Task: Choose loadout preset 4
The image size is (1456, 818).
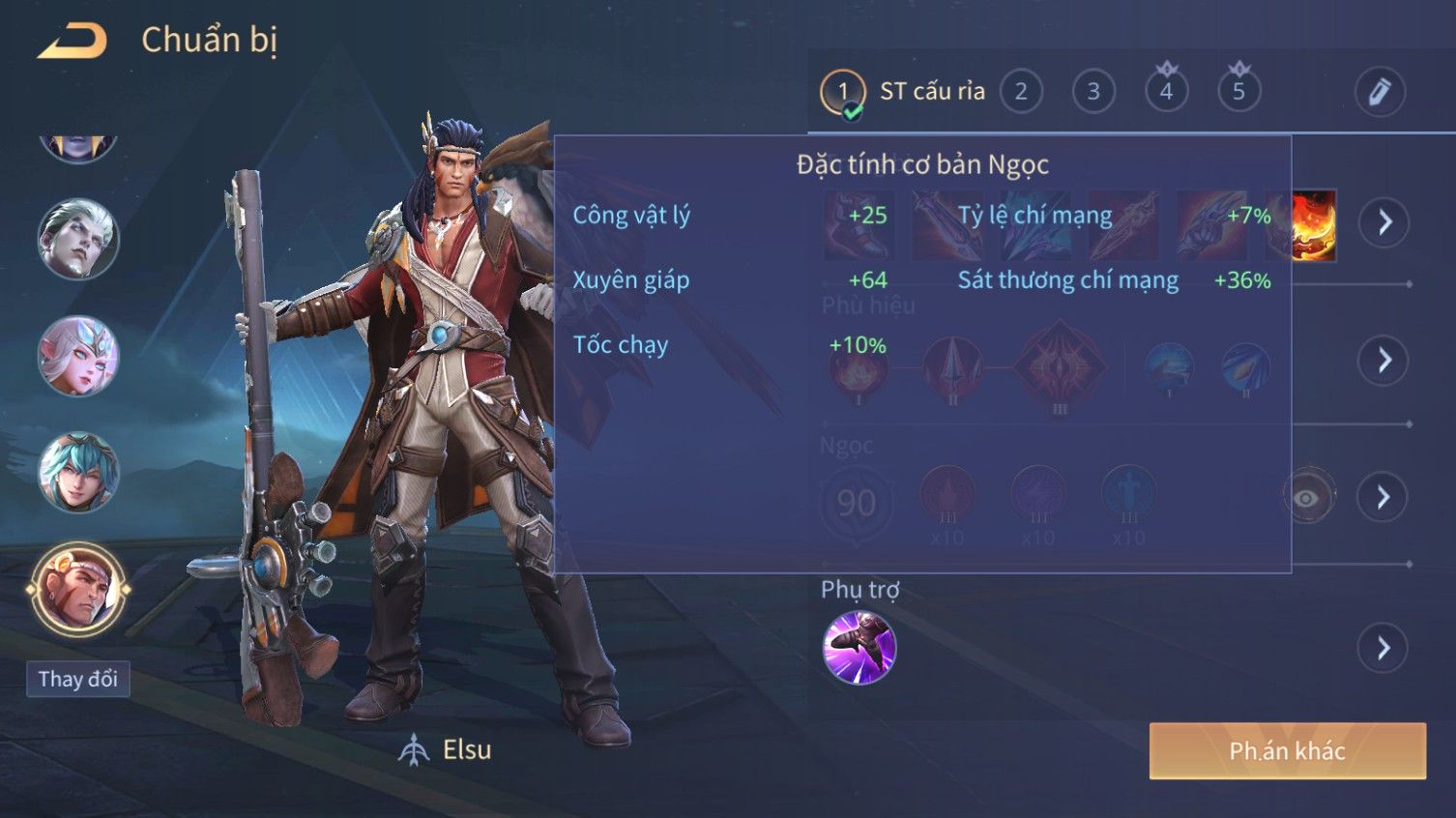Action: (x=1166, y=92)
